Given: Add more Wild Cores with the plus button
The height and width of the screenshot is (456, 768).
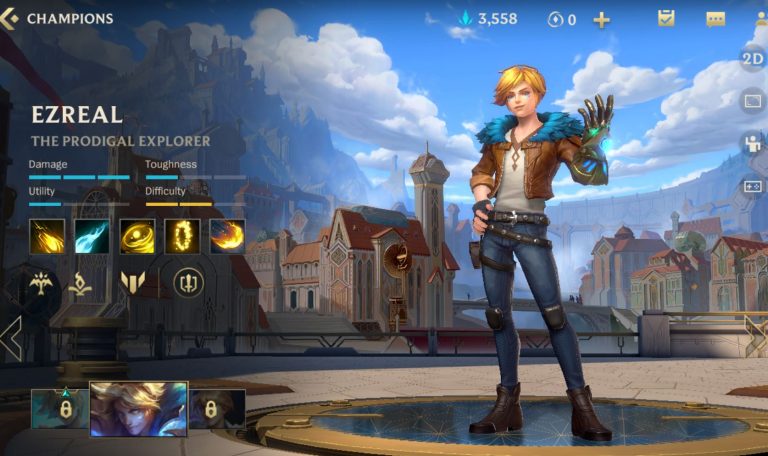Looking at the screenshot, I should pos(602,19).
